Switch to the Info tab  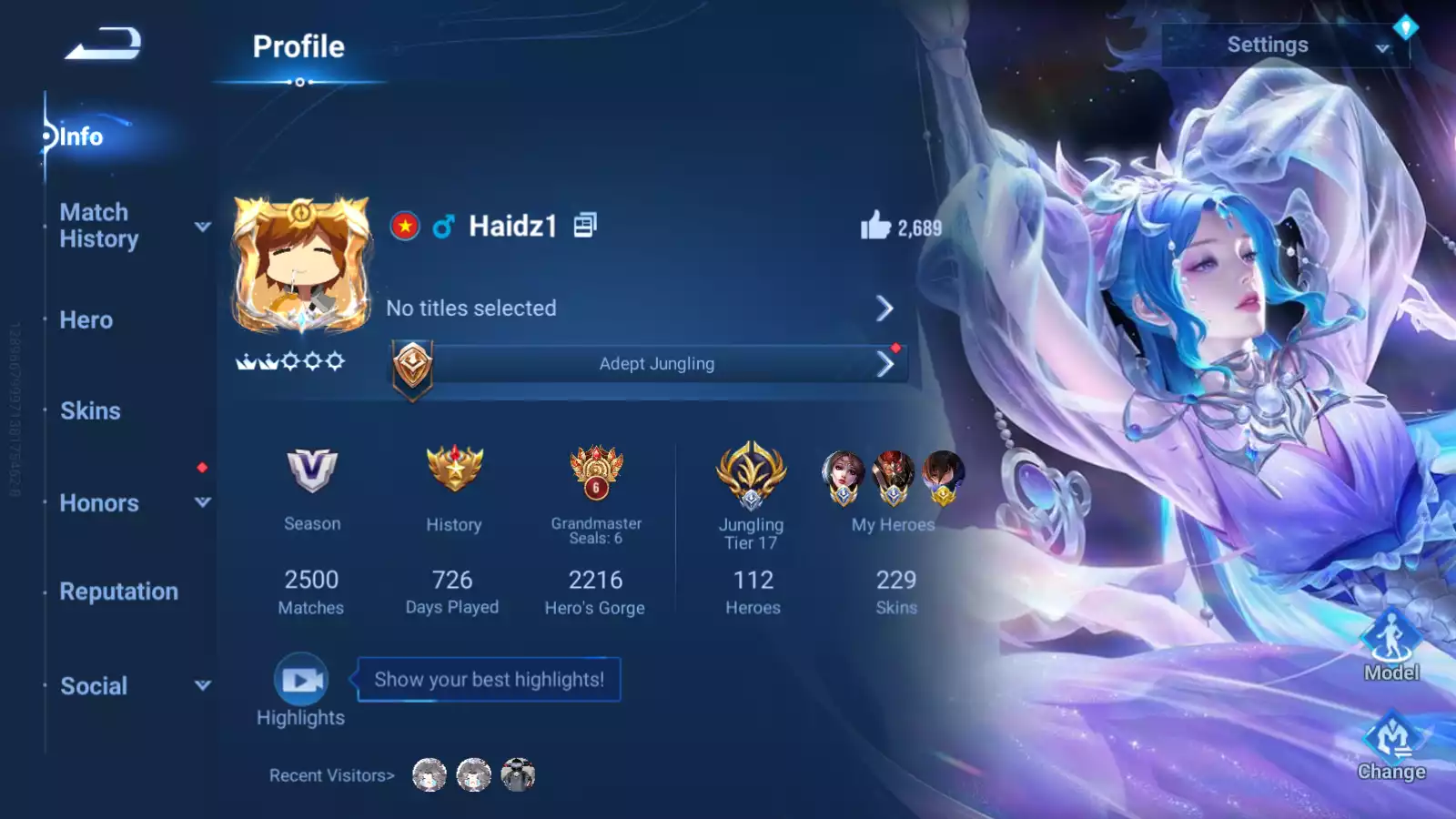click(x=81, y=136)
